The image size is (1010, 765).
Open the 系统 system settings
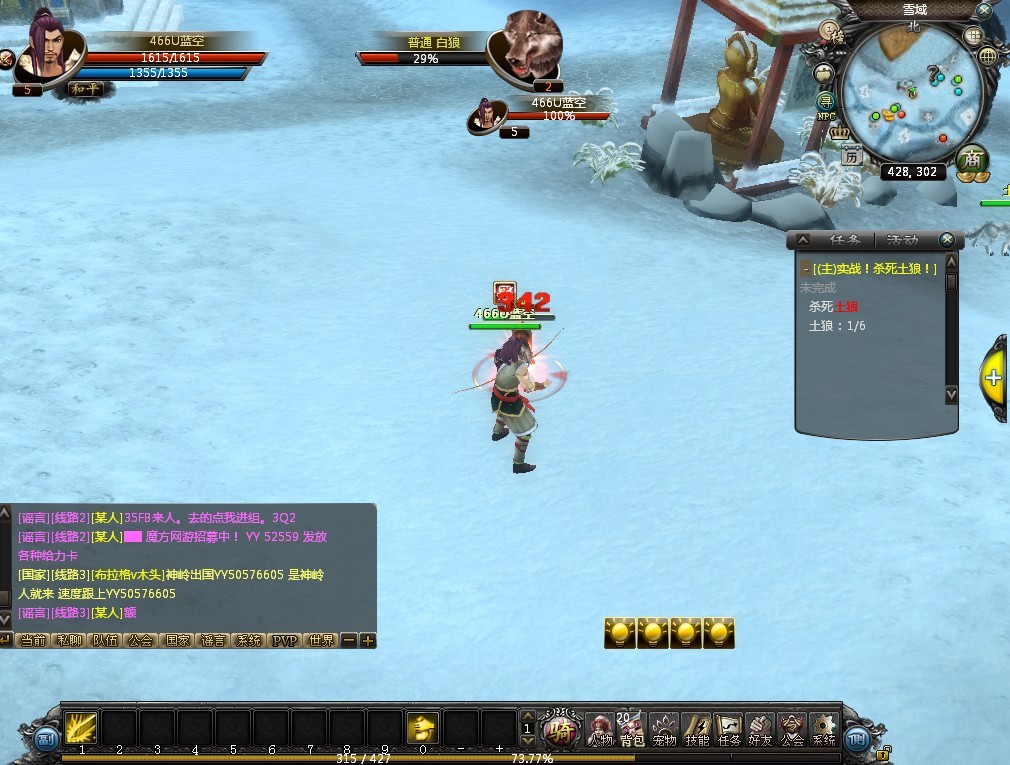pyautogui.click(x=824, y=729)
